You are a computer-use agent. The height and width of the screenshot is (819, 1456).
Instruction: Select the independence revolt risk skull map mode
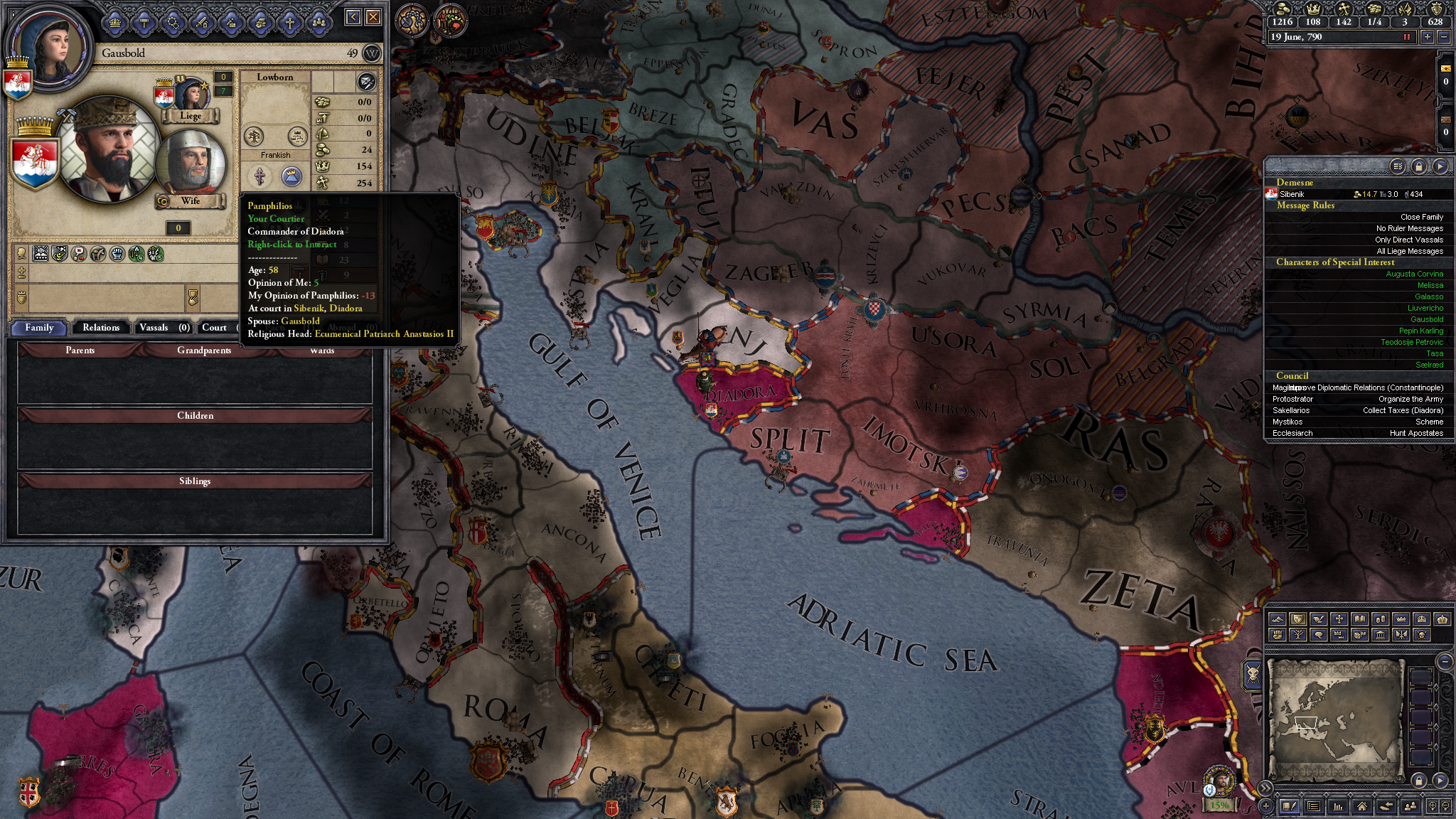[x=1421, y=635]
